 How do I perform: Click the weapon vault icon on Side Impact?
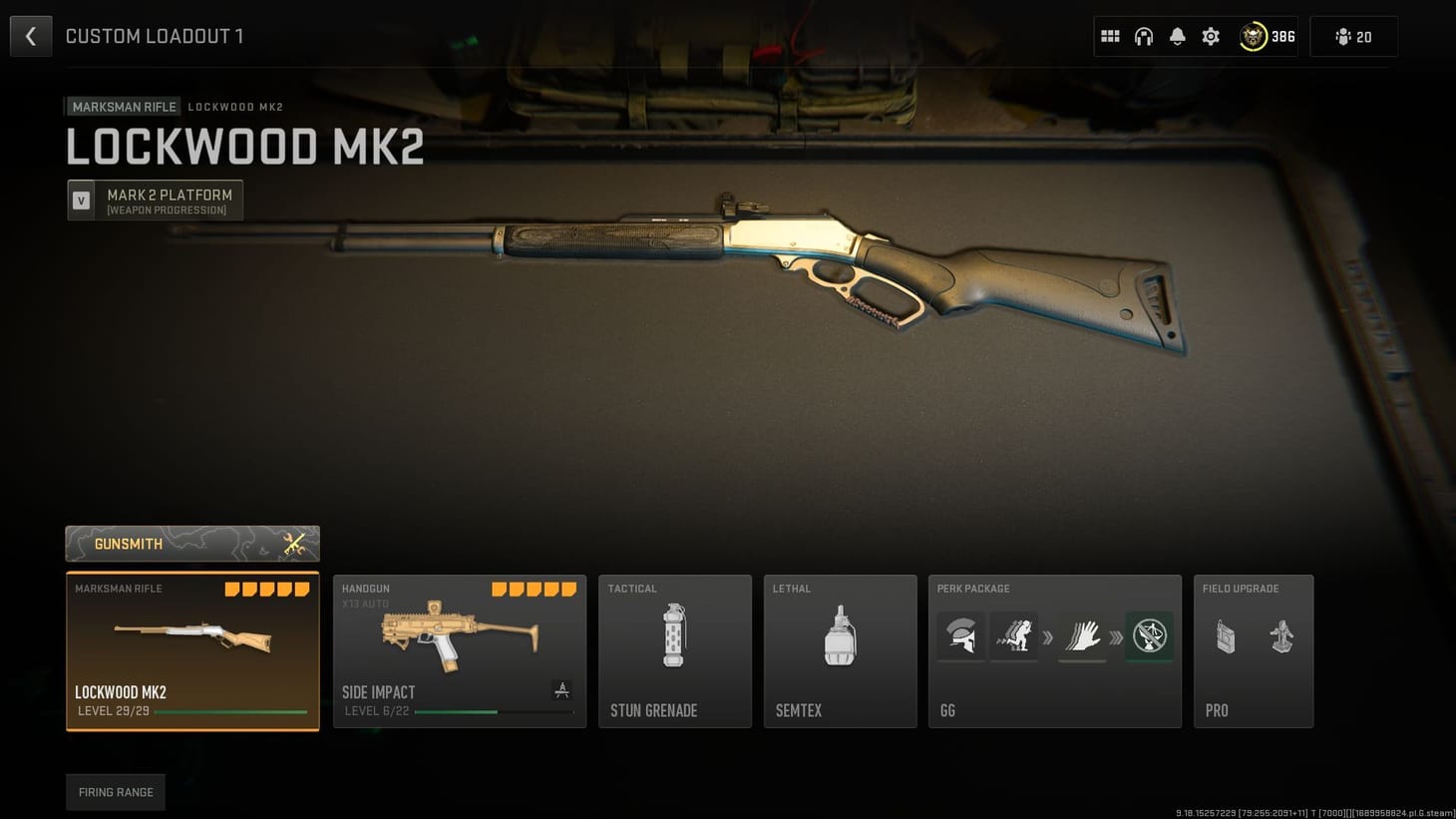[x=562, y=689]
